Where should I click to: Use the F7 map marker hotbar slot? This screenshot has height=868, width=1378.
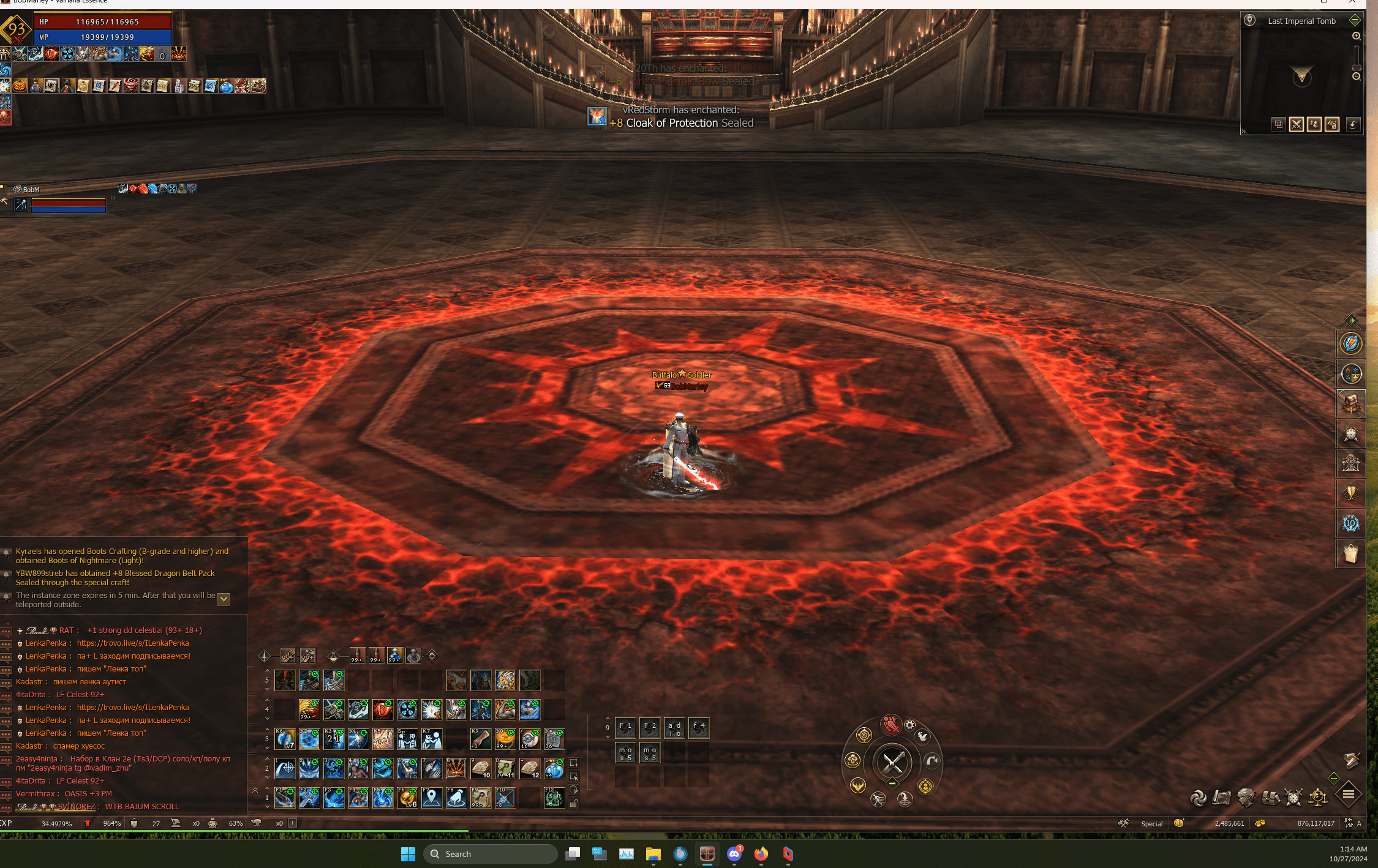[432, 798]
